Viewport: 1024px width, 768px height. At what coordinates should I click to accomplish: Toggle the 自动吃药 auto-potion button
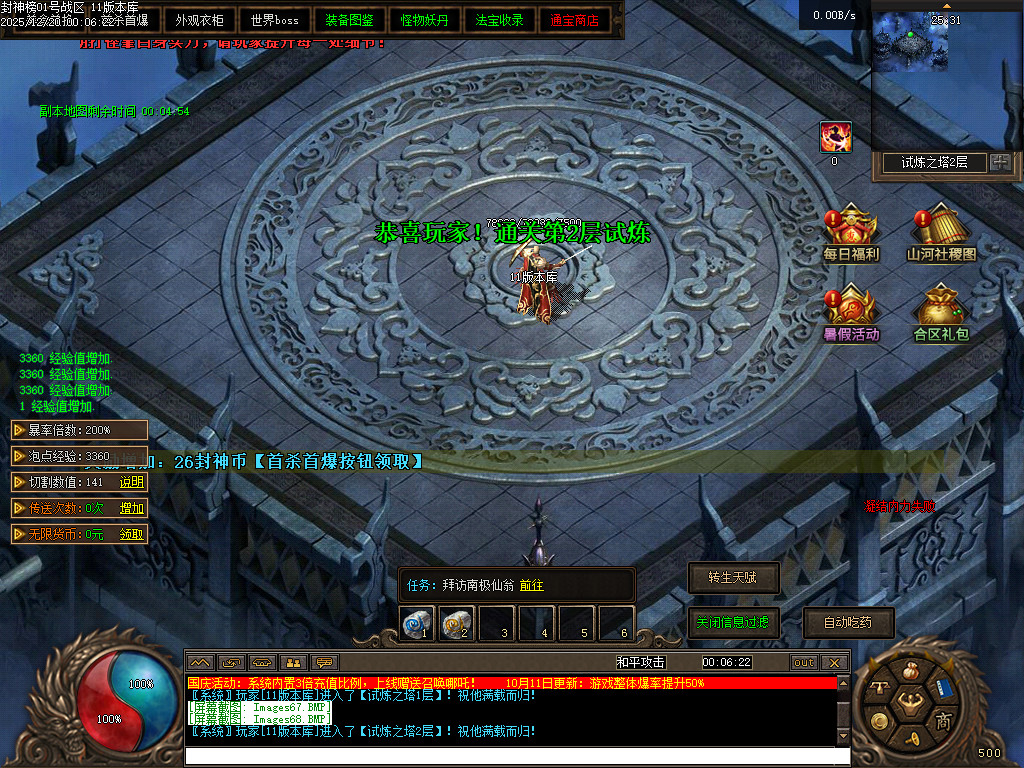pos(847,622)
